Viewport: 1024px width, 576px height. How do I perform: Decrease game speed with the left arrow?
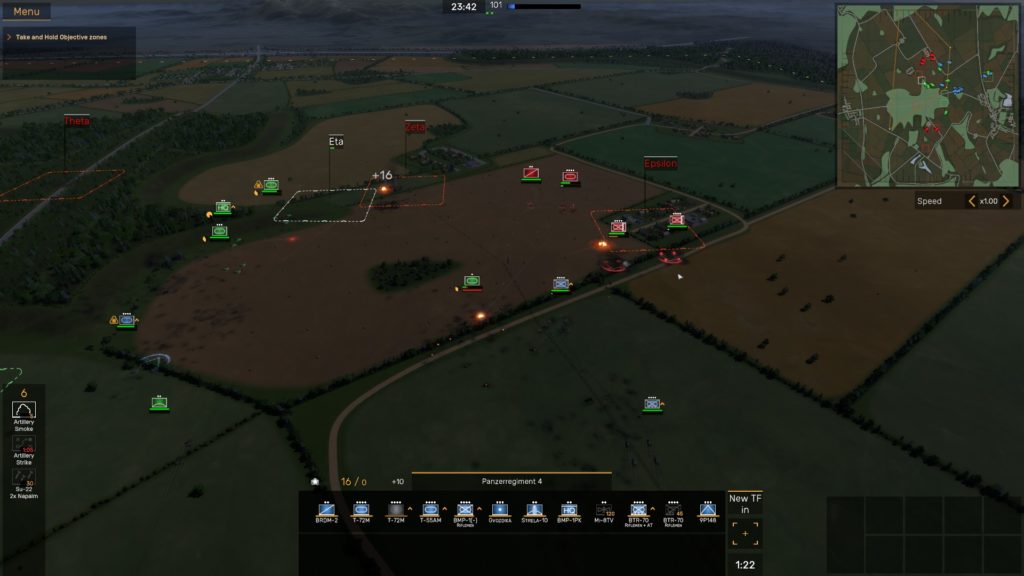click(x=971, y=201)
